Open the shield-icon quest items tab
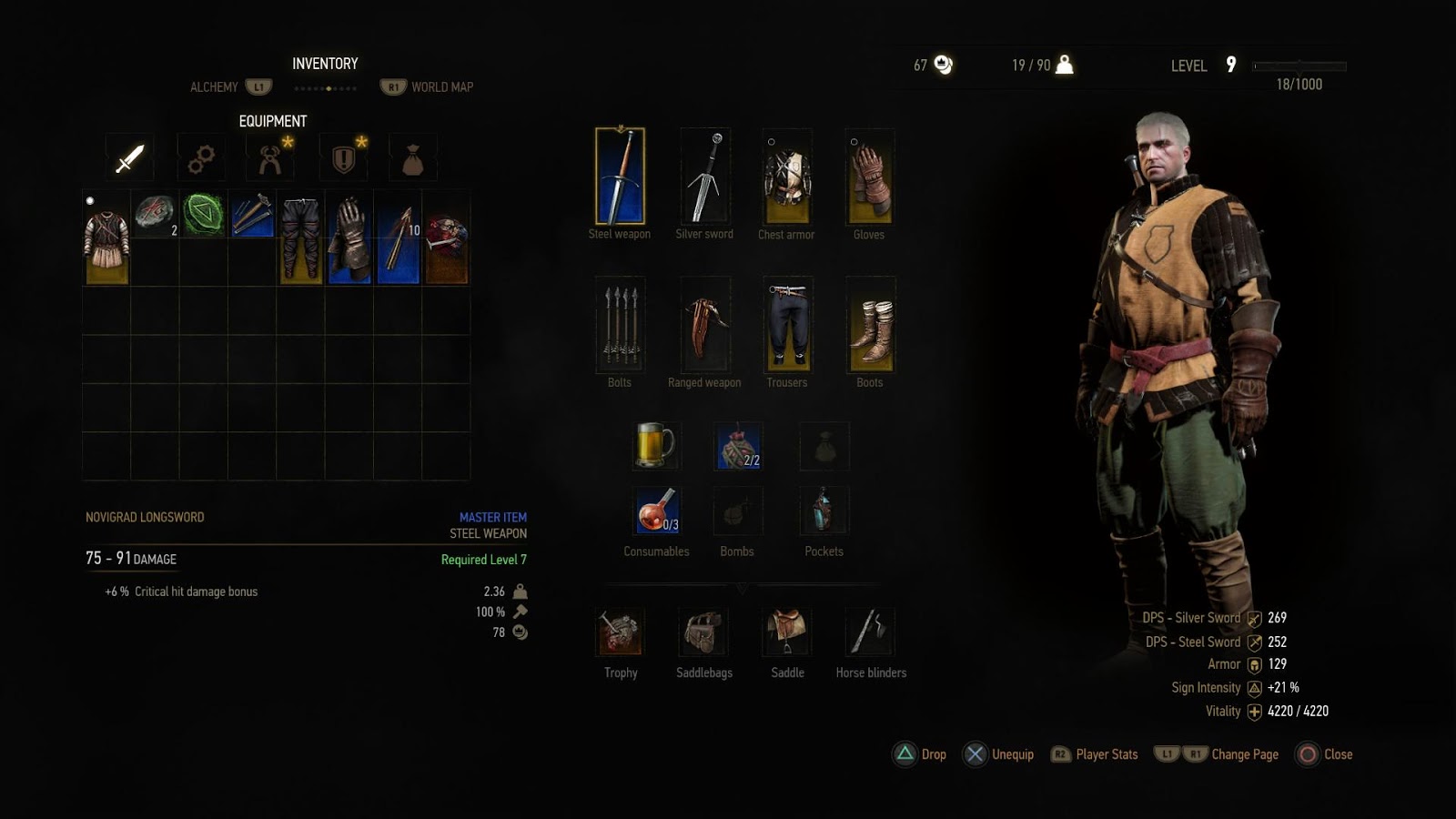This screenshot has height=819, width=1456. [x=343, y=158]
